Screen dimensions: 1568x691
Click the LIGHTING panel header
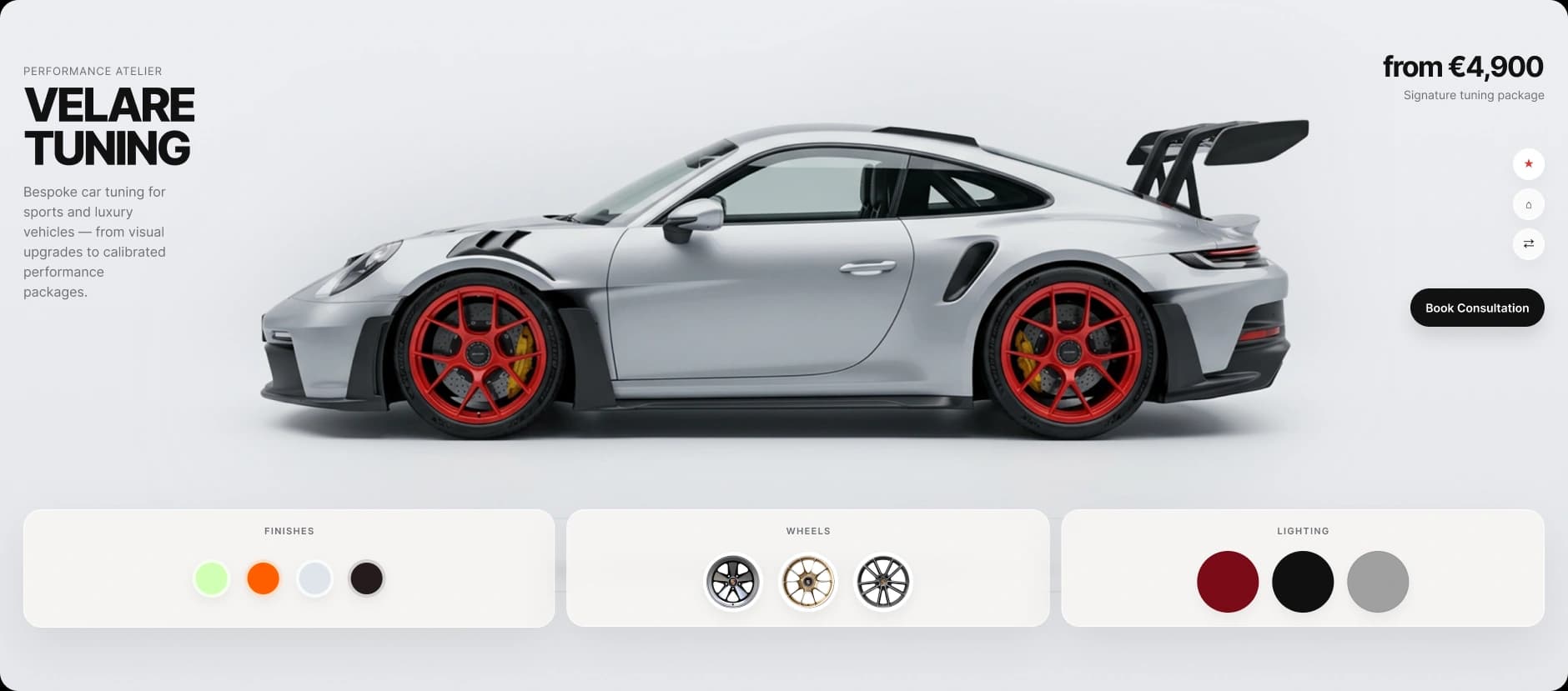coord(1304,530)
